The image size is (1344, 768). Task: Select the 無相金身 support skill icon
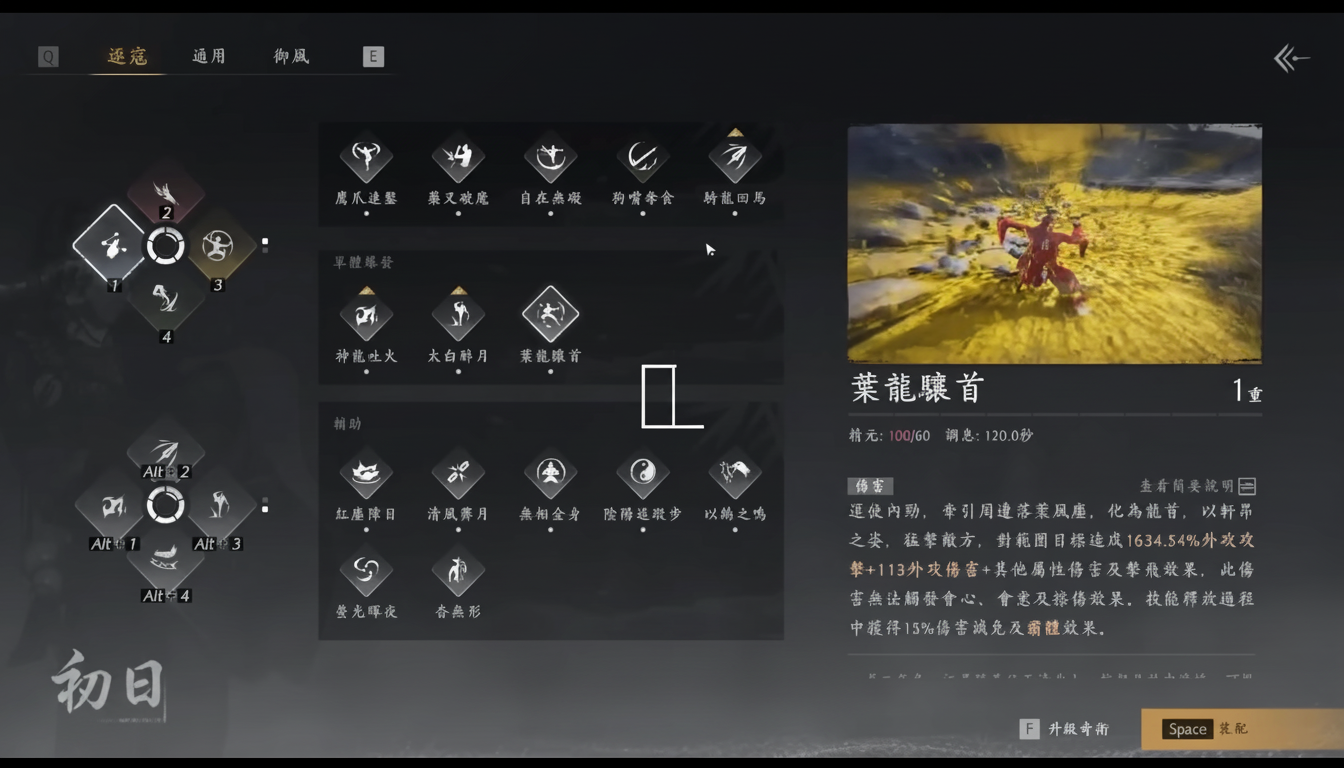point(550,474)
